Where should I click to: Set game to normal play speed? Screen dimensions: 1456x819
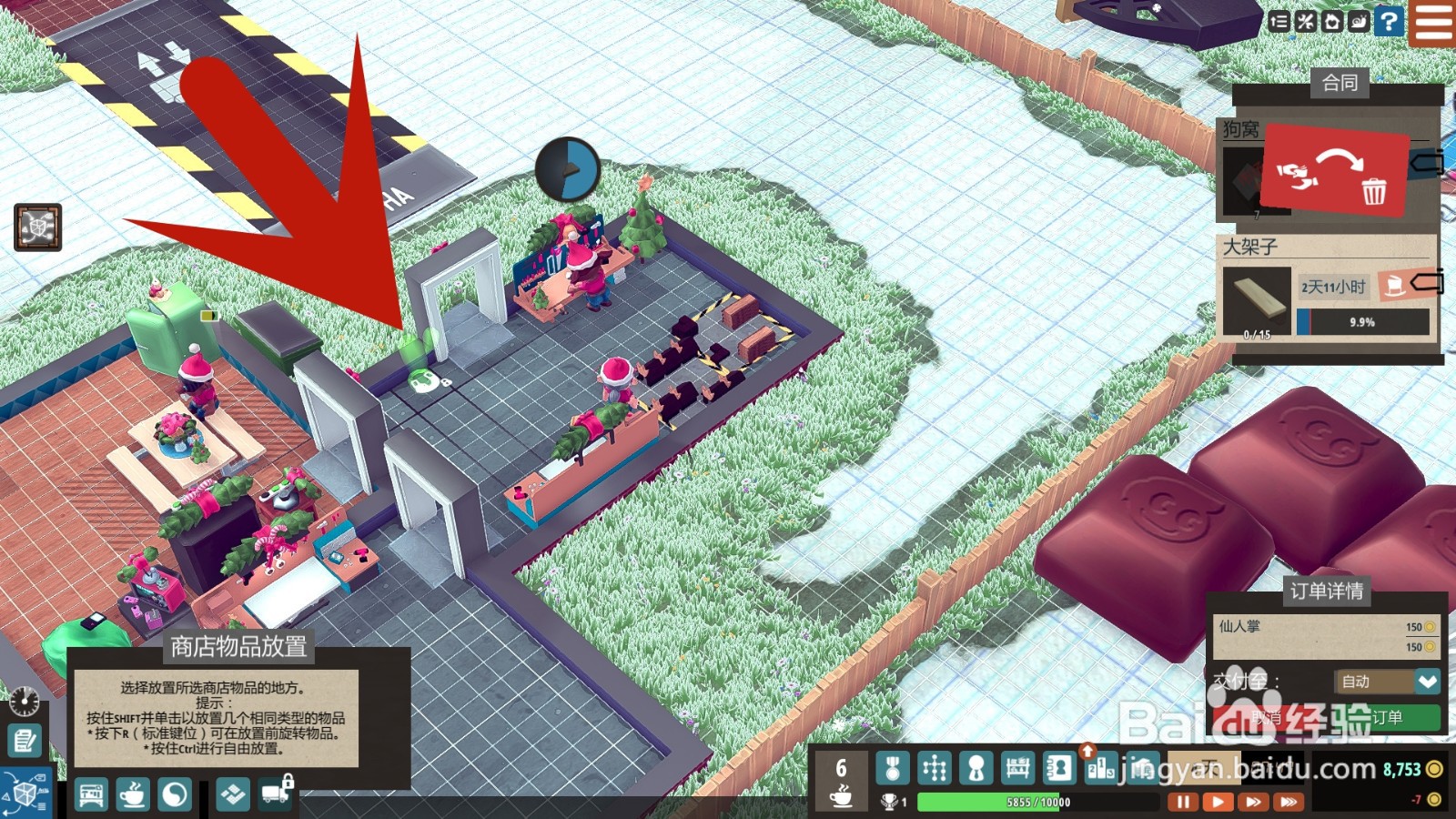coord(1218,802)
